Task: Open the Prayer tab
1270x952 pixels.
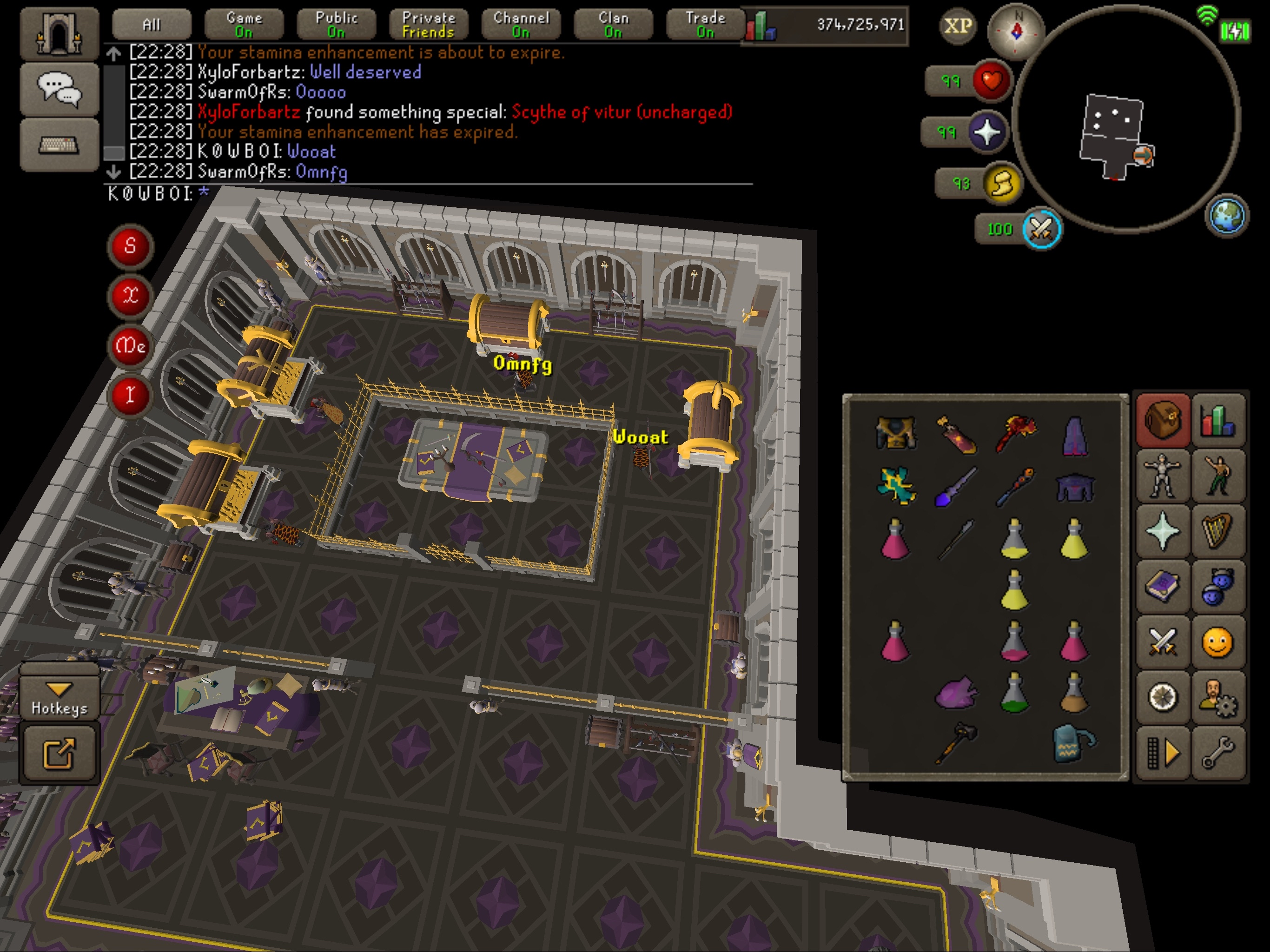Action: pyautogui.click(x=1163, y=530)
